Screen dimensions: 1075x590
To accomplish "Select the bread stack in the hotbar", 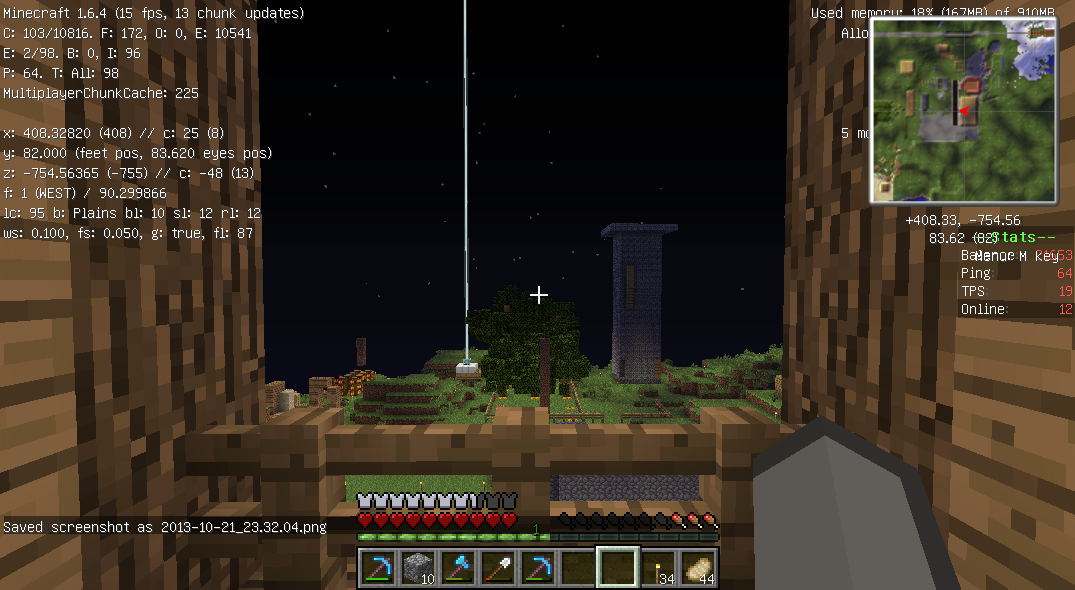I will click(697, 568).
